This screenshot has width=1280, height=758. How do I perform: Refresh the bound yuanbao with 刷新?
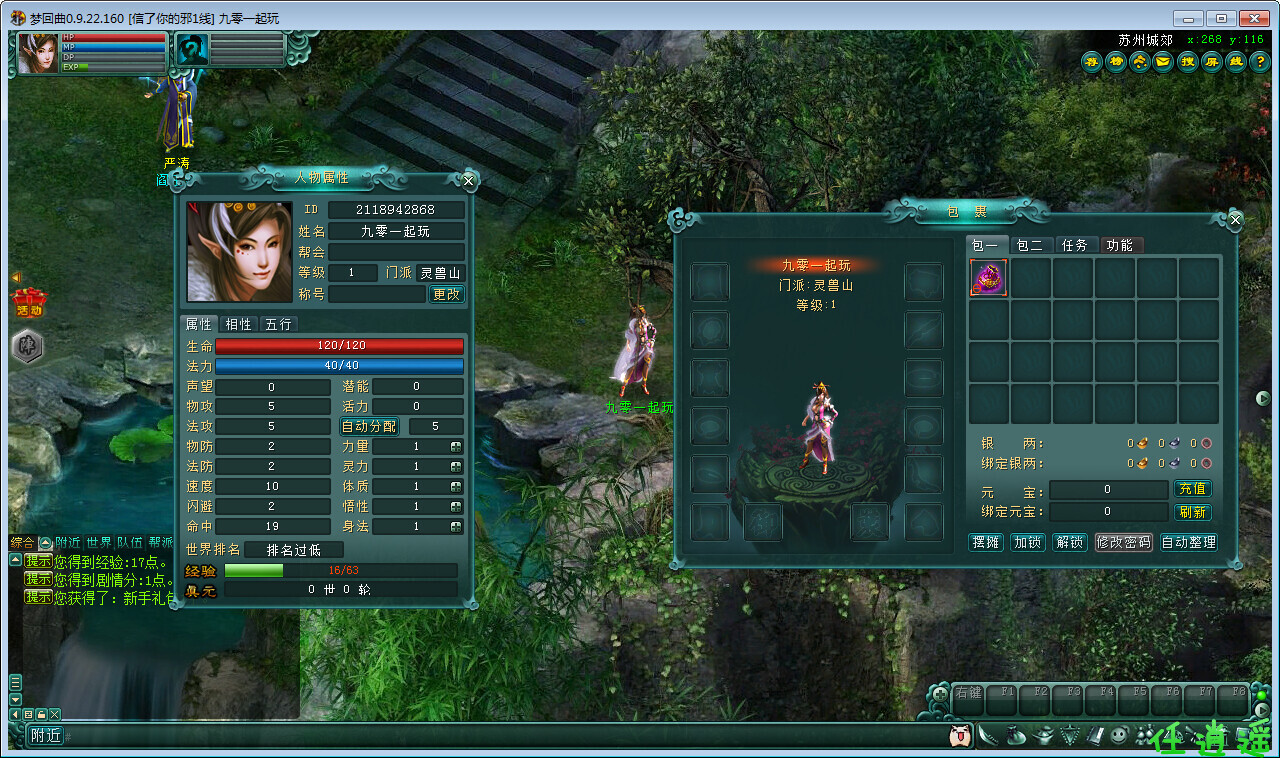1192,512
